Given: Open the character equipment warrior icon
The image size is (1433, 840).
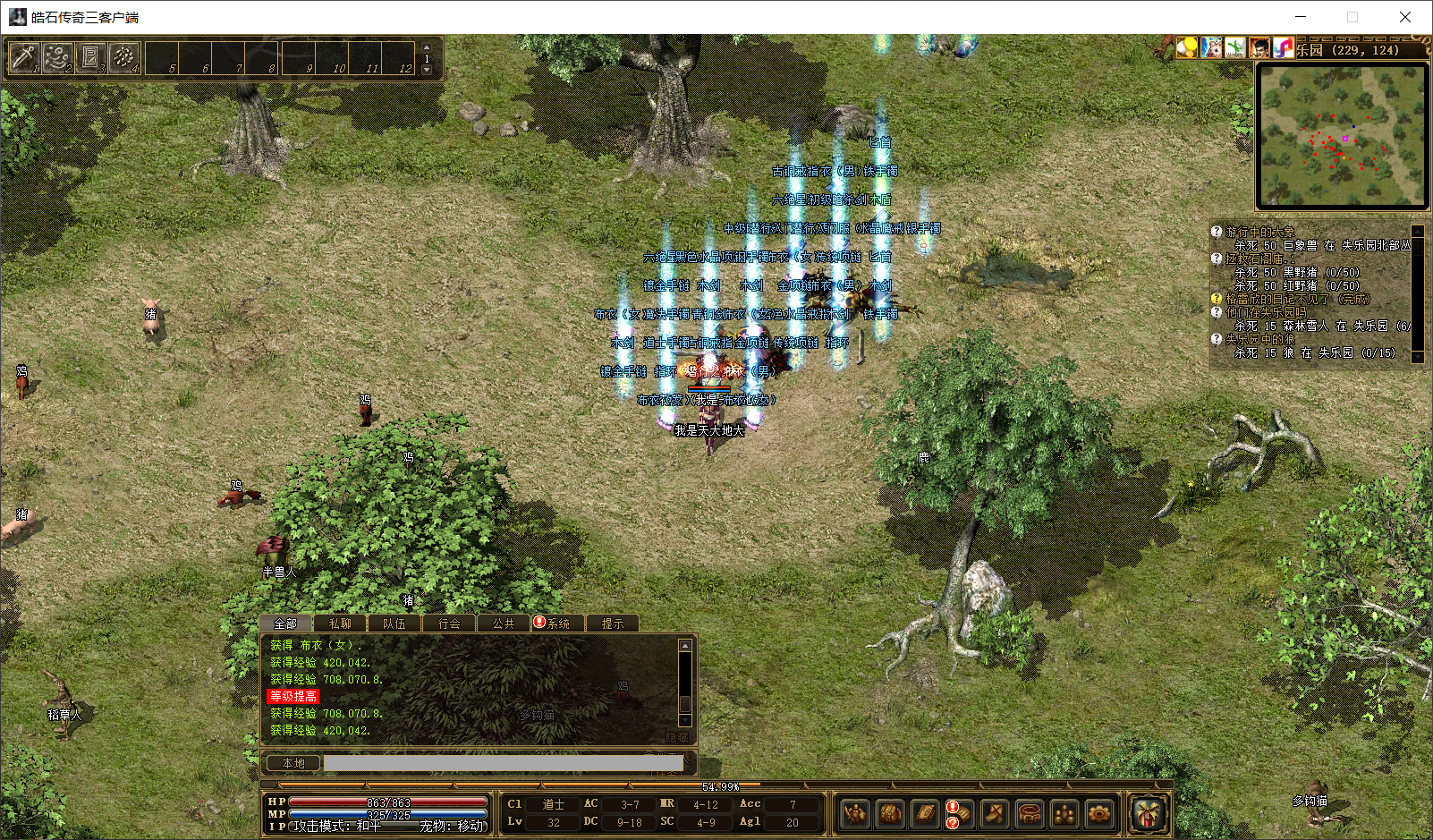Looking at the screenshot, I should coord(855,813).
